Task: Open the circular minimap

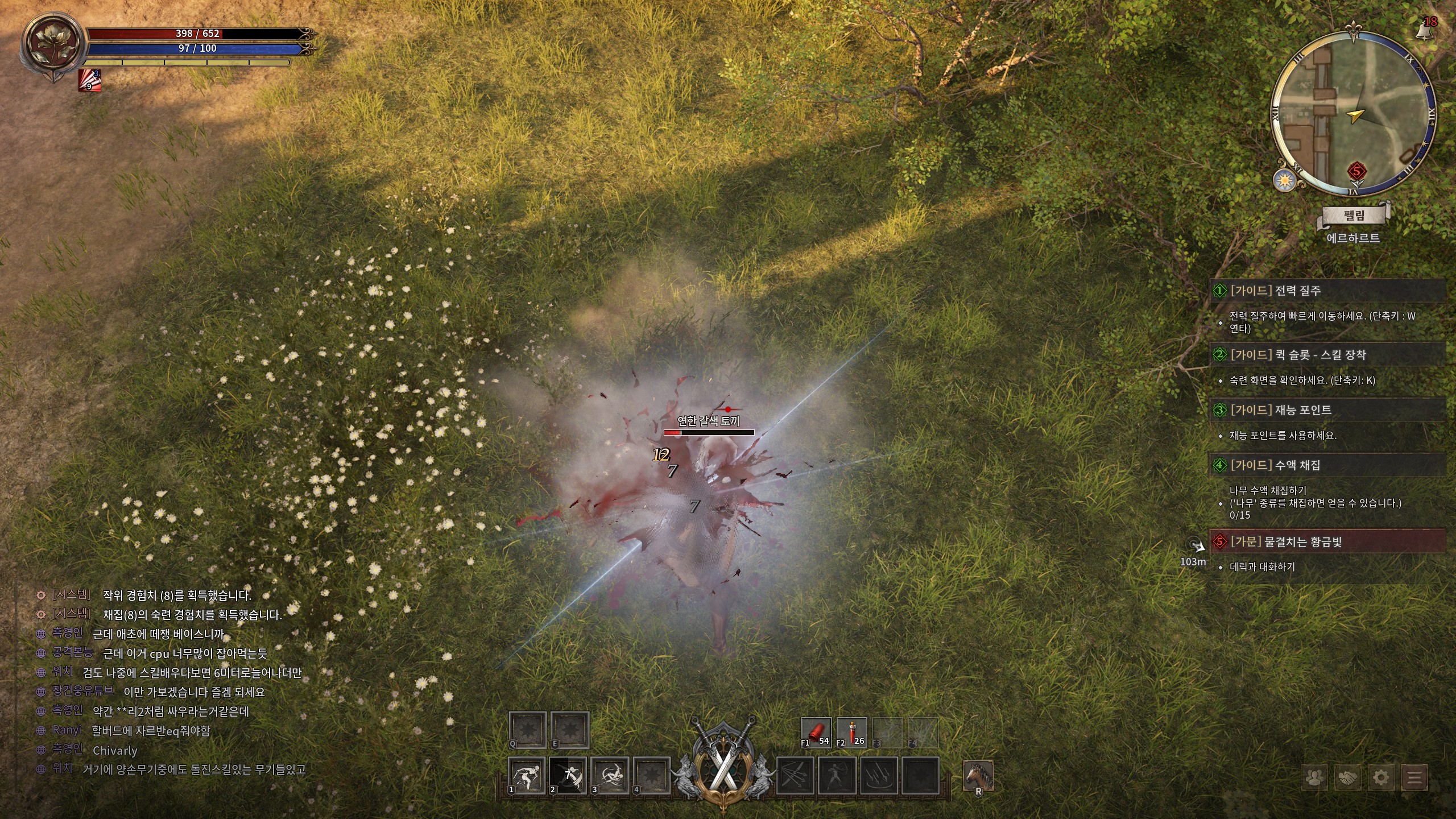Action: (1352, 114)
